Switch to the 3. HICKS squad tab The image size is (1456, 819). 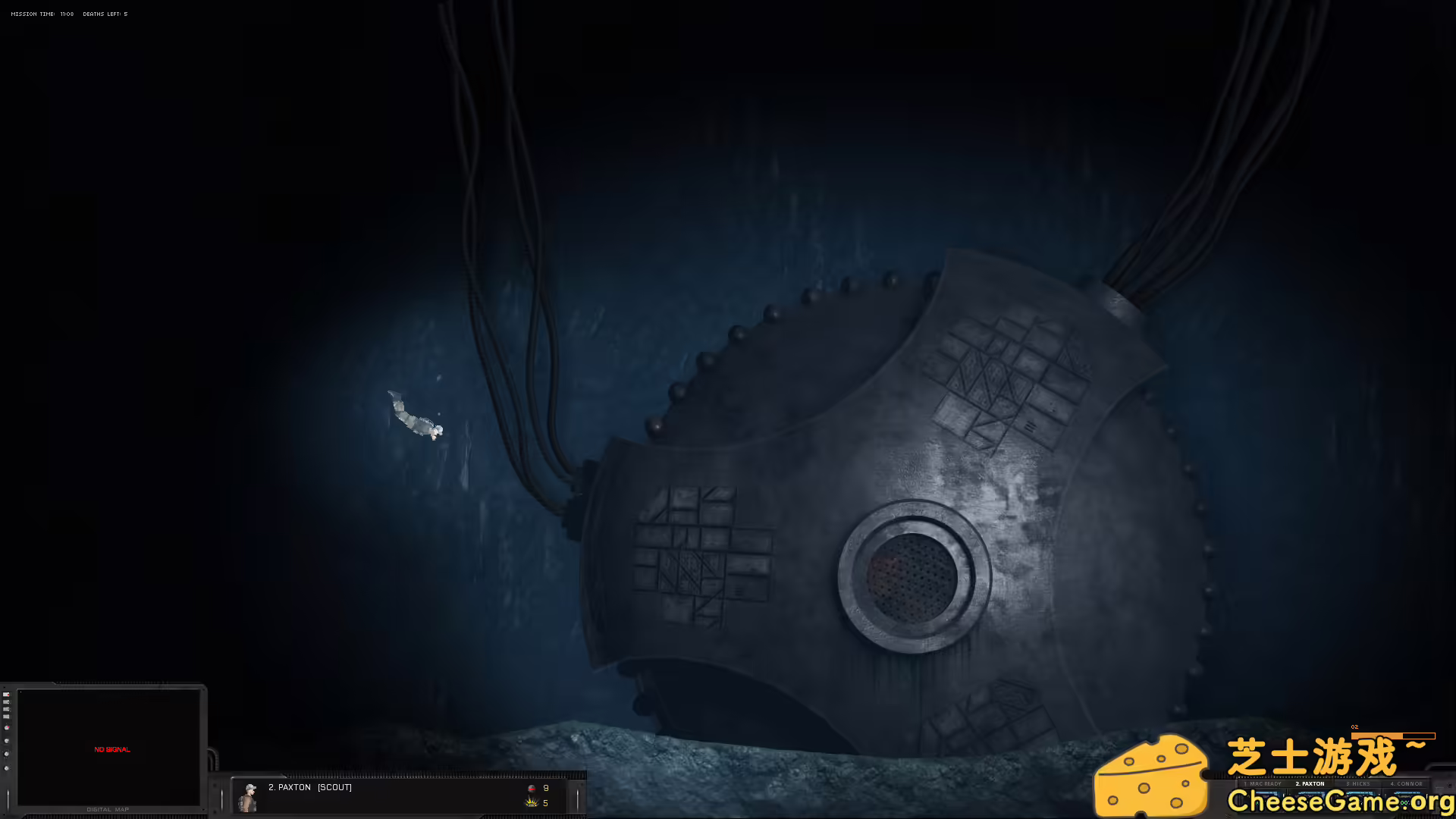pos(1358,783)
